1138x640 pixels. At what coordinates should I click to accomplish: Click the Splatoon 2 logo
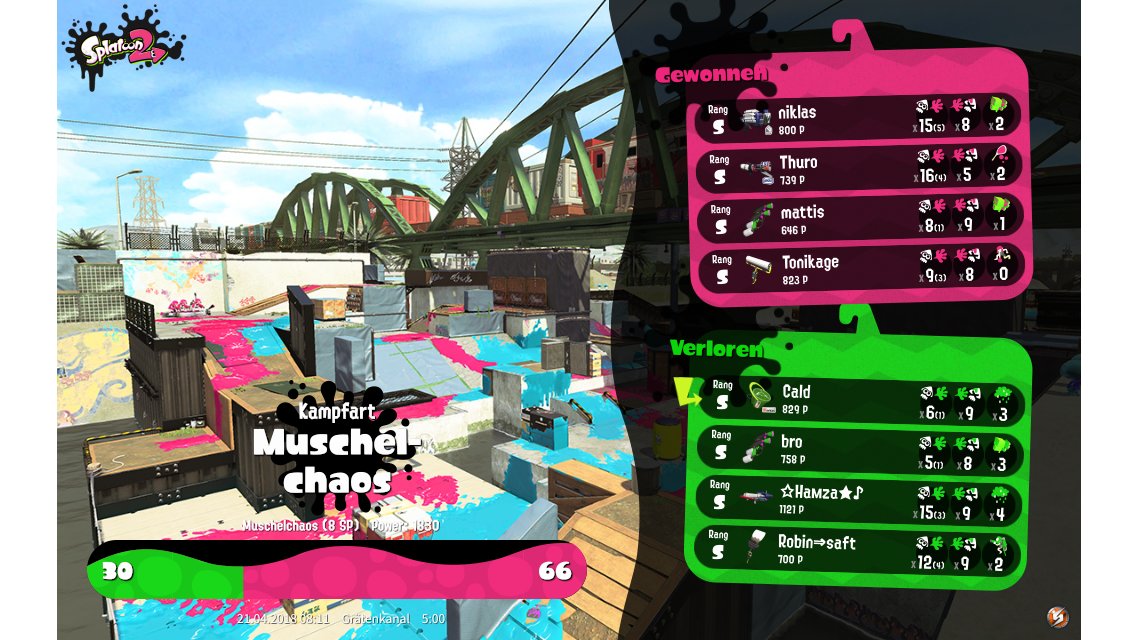pos(125,47)
